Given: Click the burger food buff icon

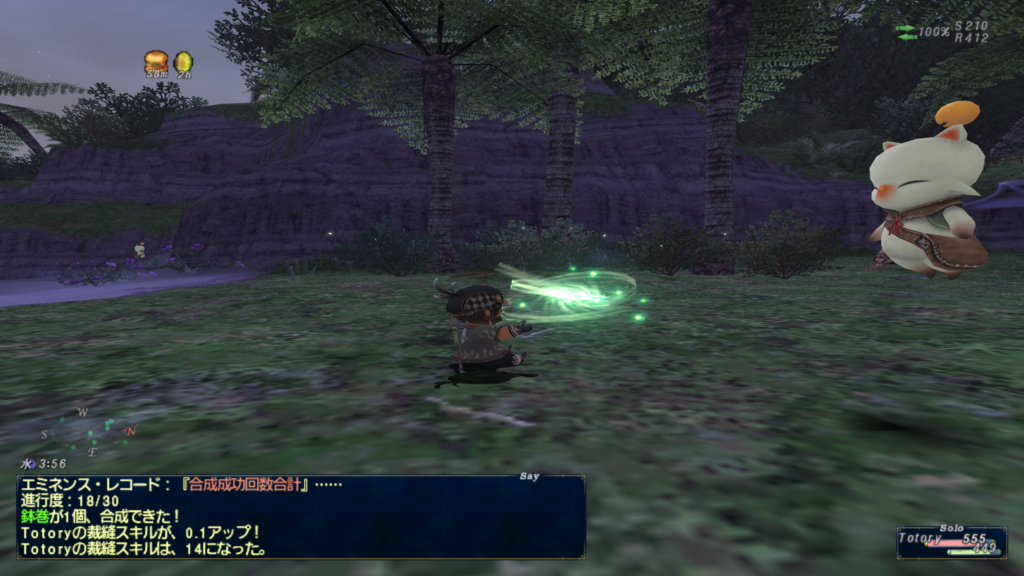Looking at the screenshot, I should (x=155, y=61).
